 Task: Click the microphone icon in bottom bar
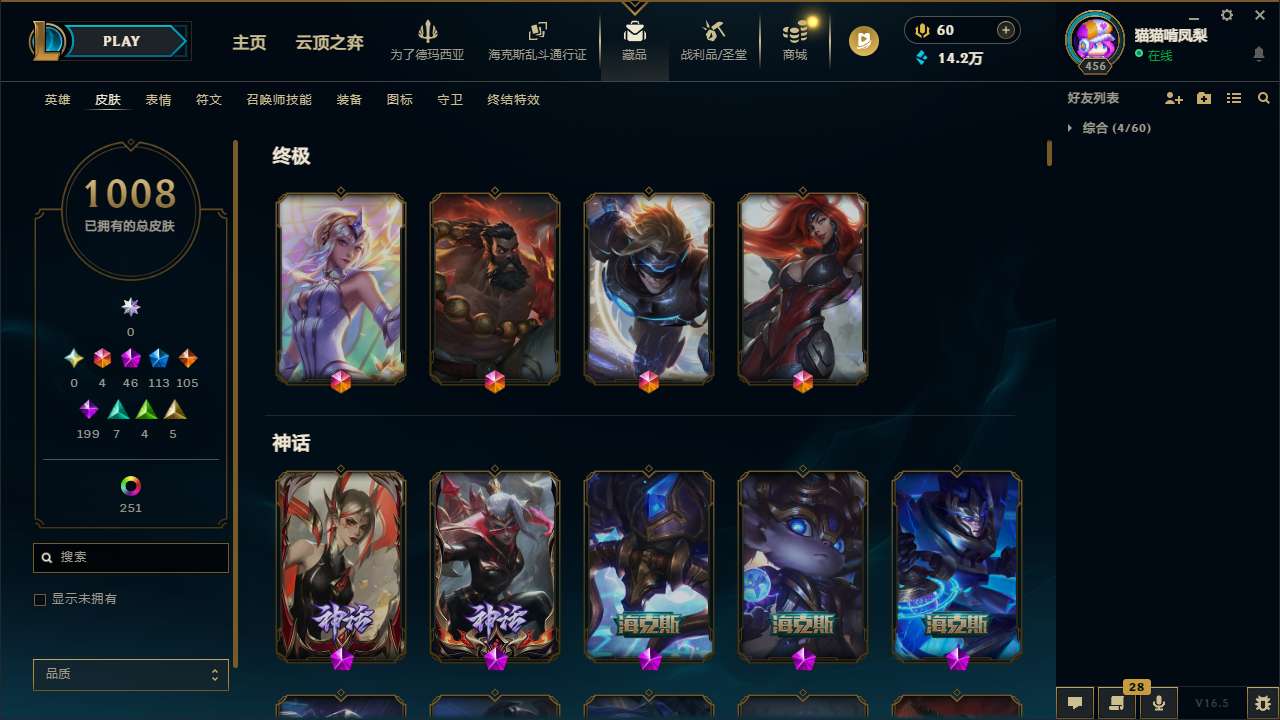point(1158,702)
